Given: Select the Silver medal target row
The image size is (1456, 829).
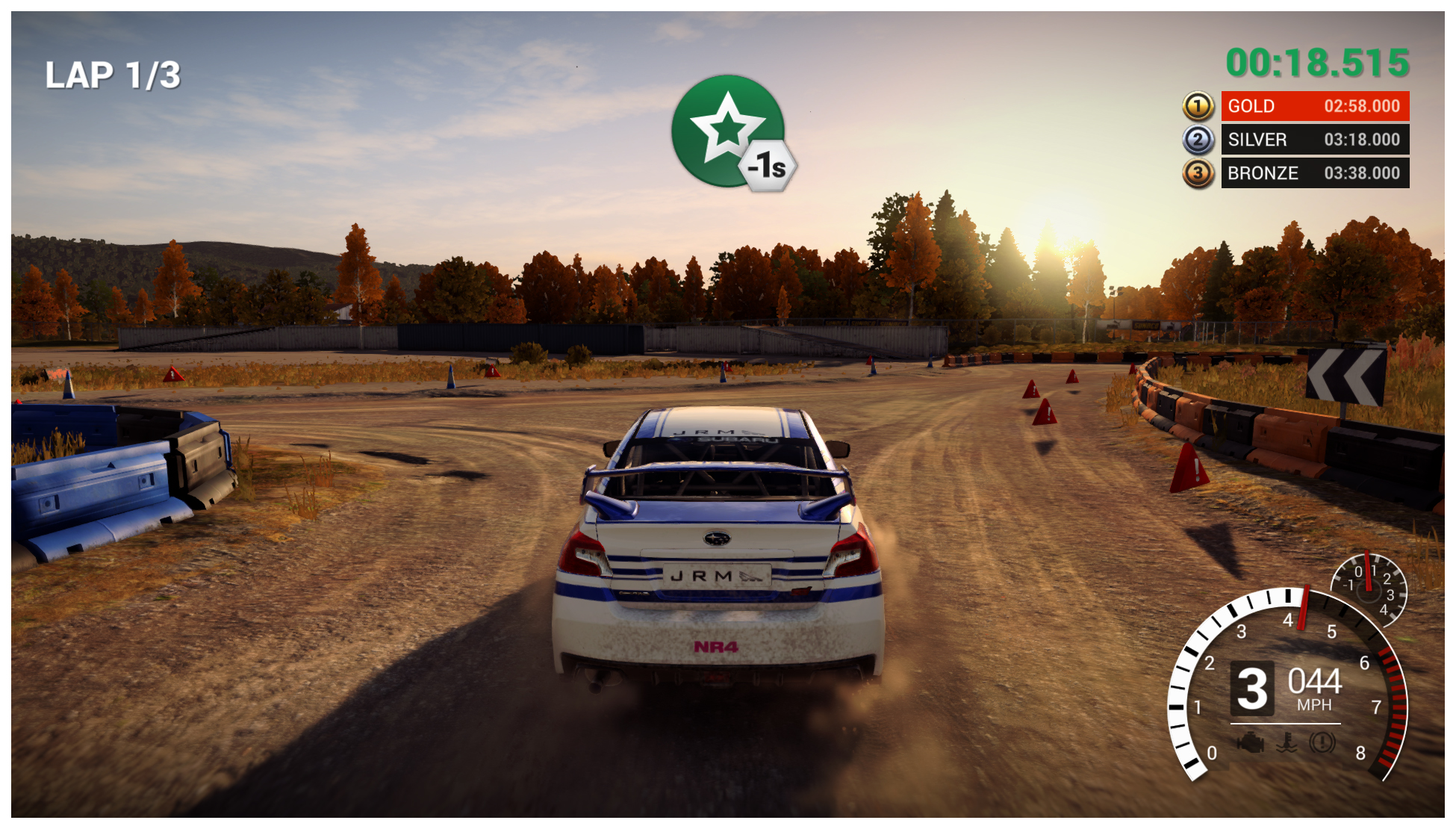Looking at the screenshot, I should coord(1314,140).
